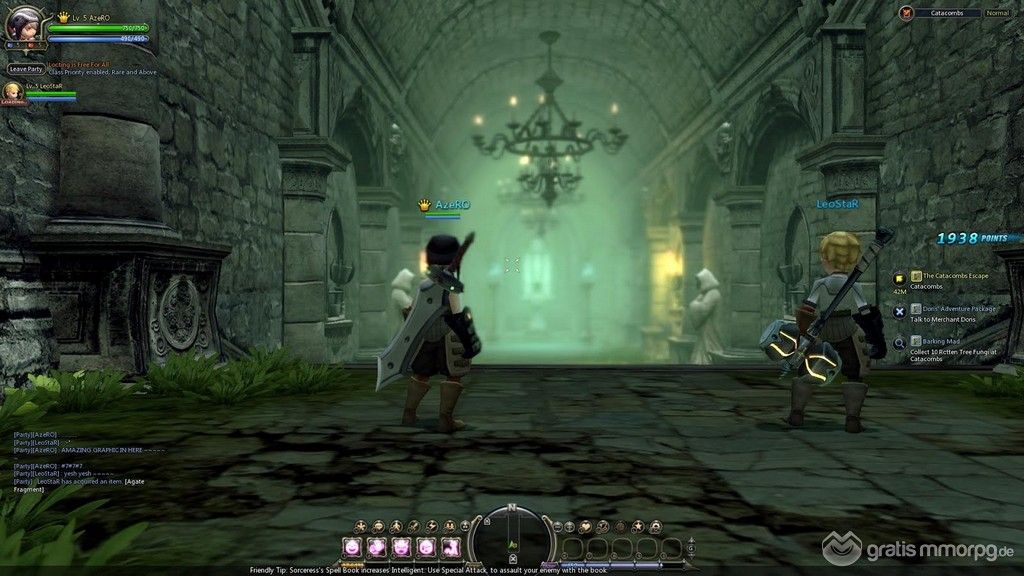
Task: Select party member LeoStaR's portrait
Action: 13,91
